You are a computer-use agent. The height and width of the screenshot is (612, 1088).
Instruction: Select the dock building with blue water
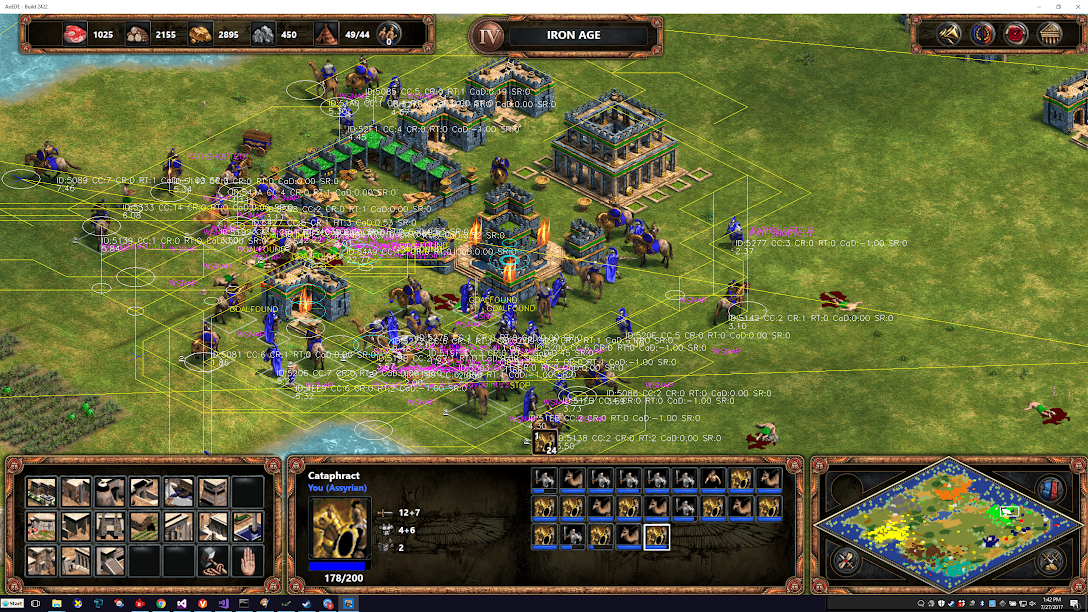pos(179,491)
